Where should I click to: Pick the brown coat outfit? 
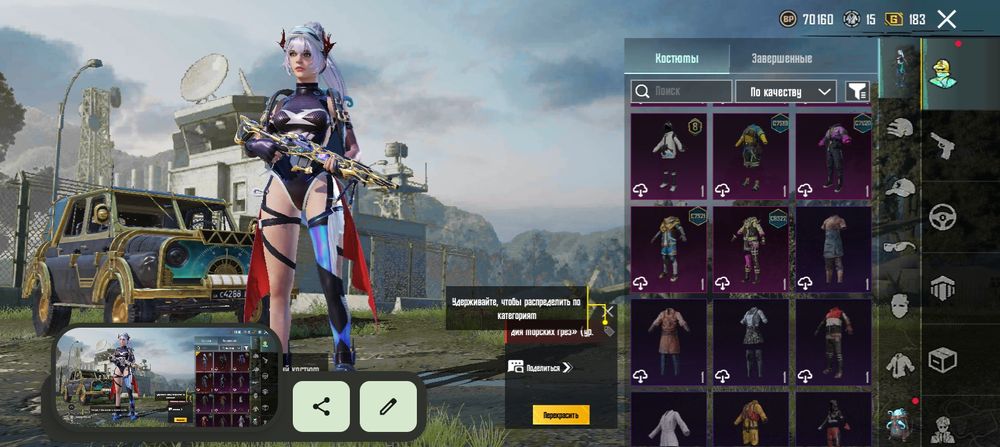[x=668, y=341]
